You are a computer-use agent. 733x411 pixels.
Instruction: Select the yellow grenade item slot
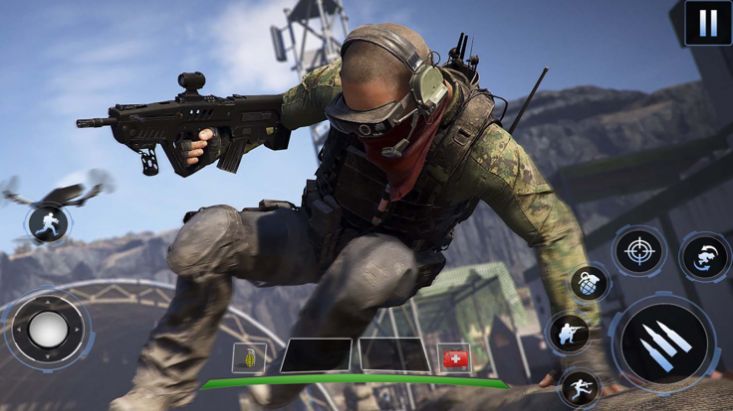[x=249, y=357]
